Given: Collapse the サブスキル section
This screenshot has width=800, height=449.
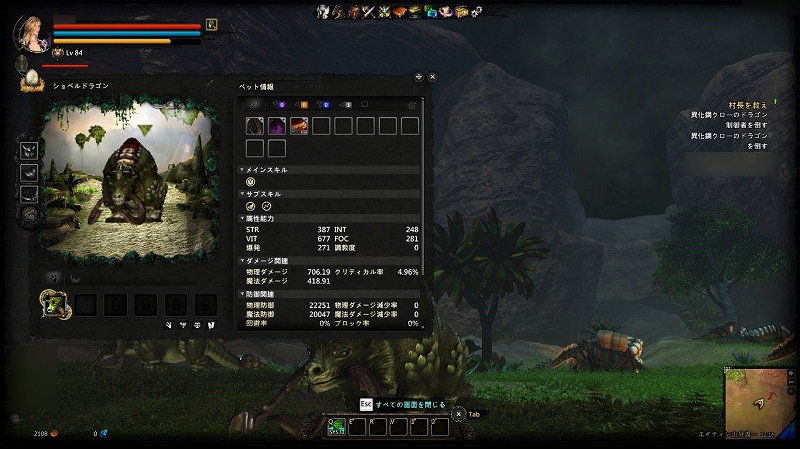Looking at the screenshot, I should click(241, 194).
